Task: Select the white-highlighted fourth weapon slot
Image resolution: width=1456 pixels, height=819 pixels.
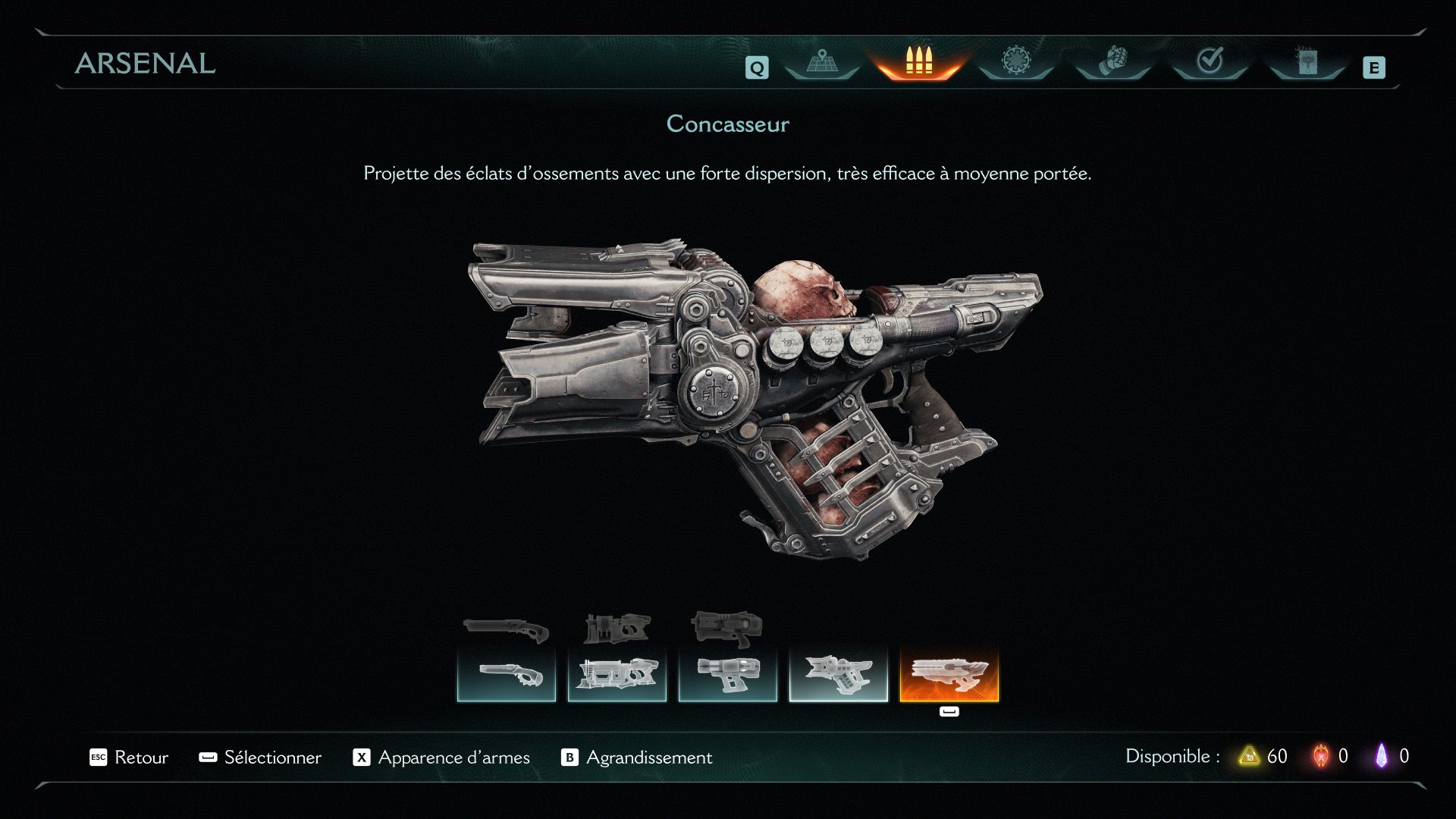Action: (x=839, y=675)
